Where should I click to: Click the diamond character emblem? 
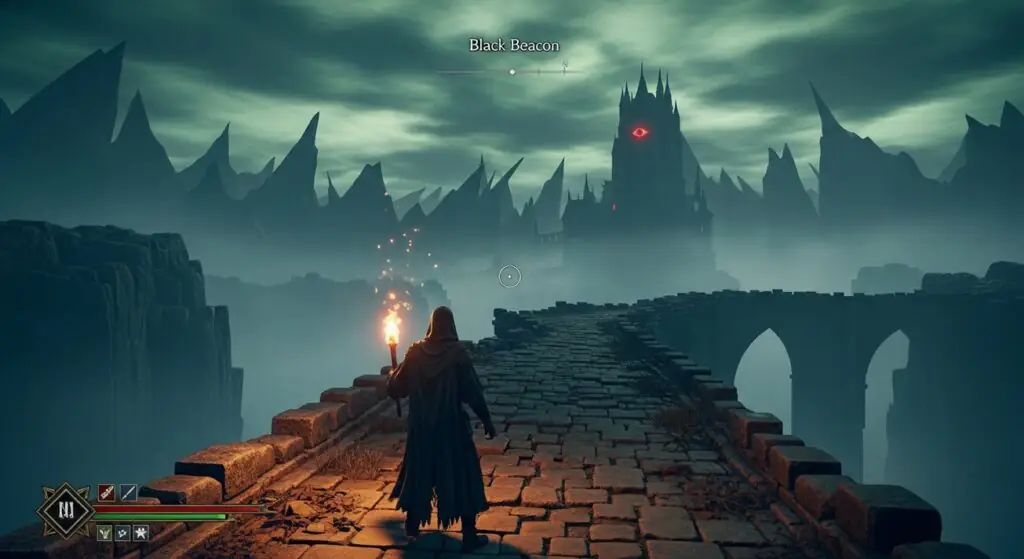[x=65, y=512]
